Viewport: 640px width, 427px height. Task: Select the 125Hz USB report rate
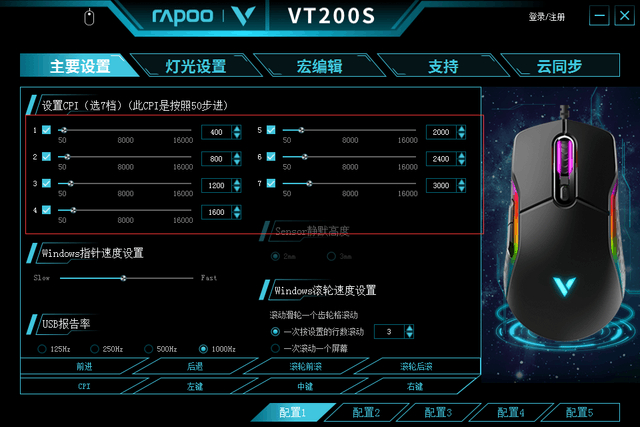[42, 349]
